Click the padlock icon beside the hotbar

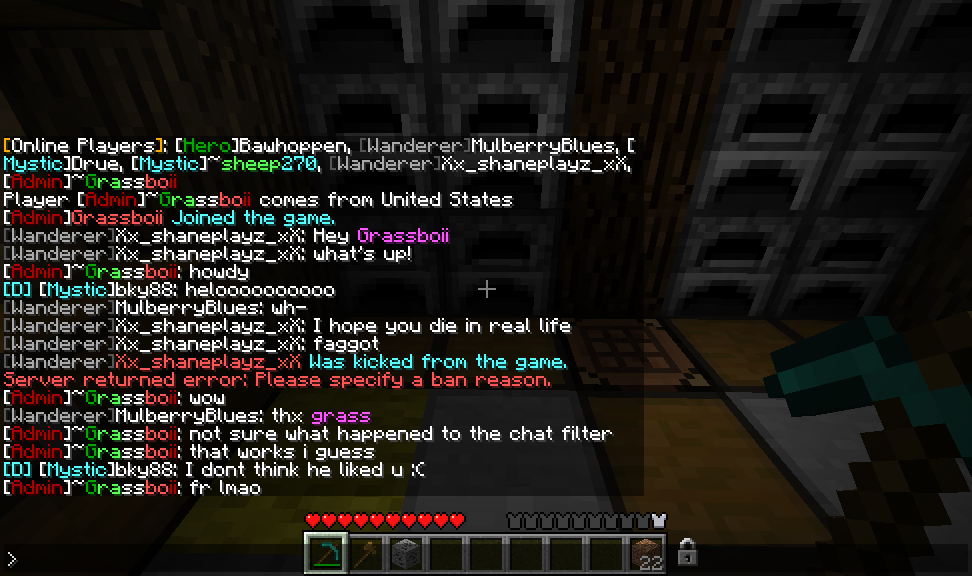687,551
